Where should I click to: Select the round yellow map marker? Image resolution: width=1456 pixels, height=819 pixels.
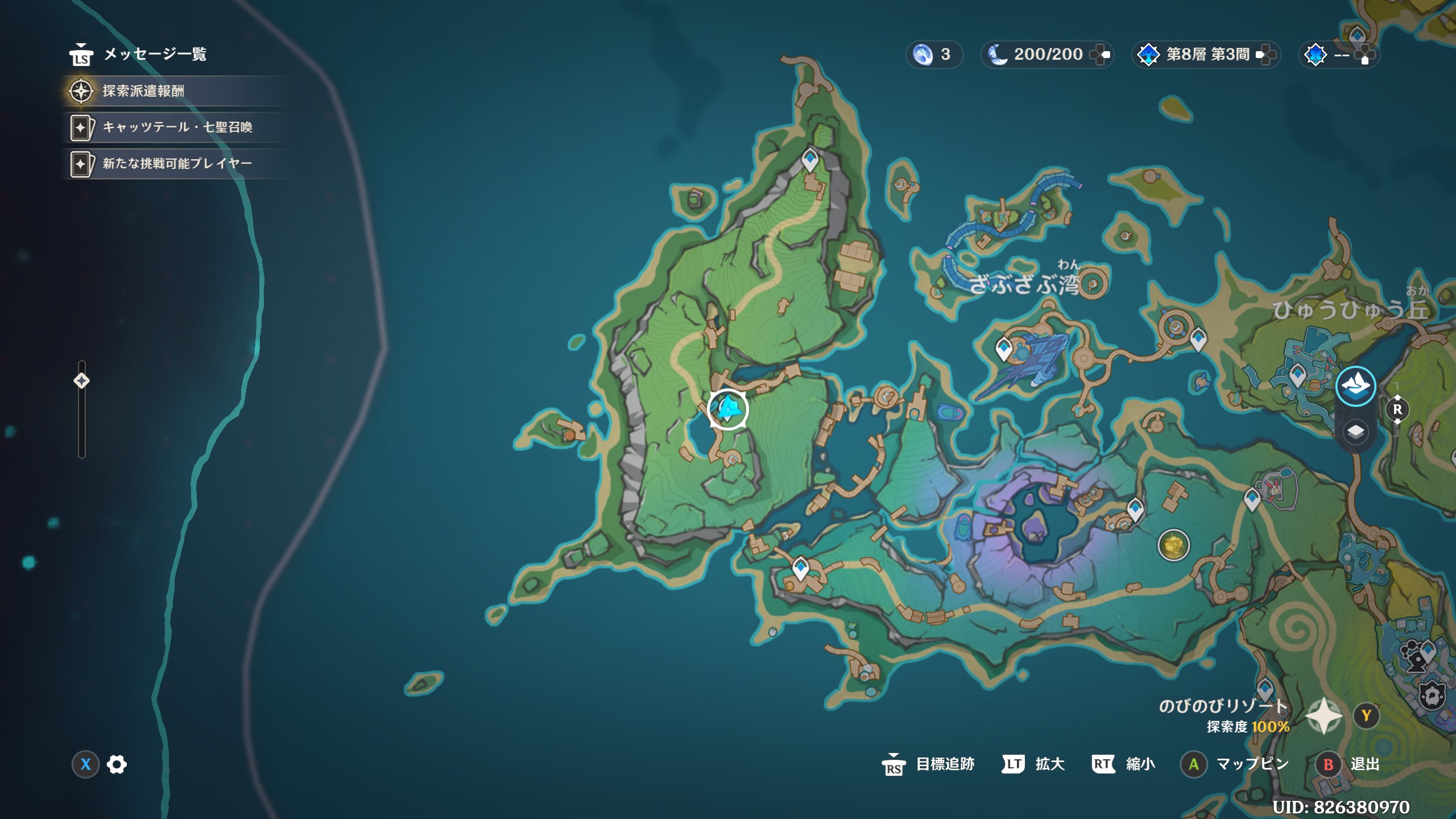pyautogui.click(x=1173, y=545)
